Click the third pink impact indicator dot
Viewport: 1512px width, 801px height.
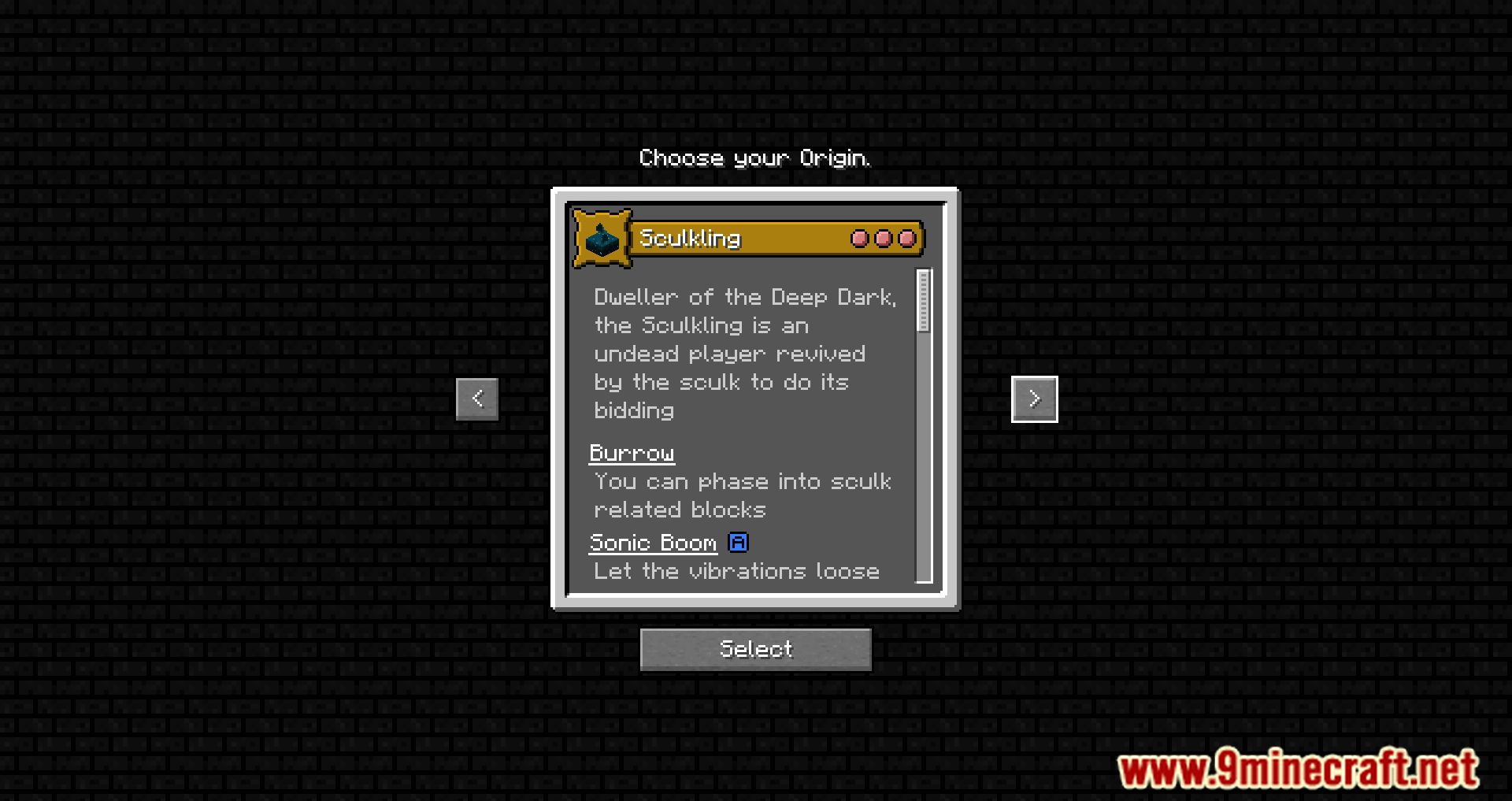click(x=907, y=239)
